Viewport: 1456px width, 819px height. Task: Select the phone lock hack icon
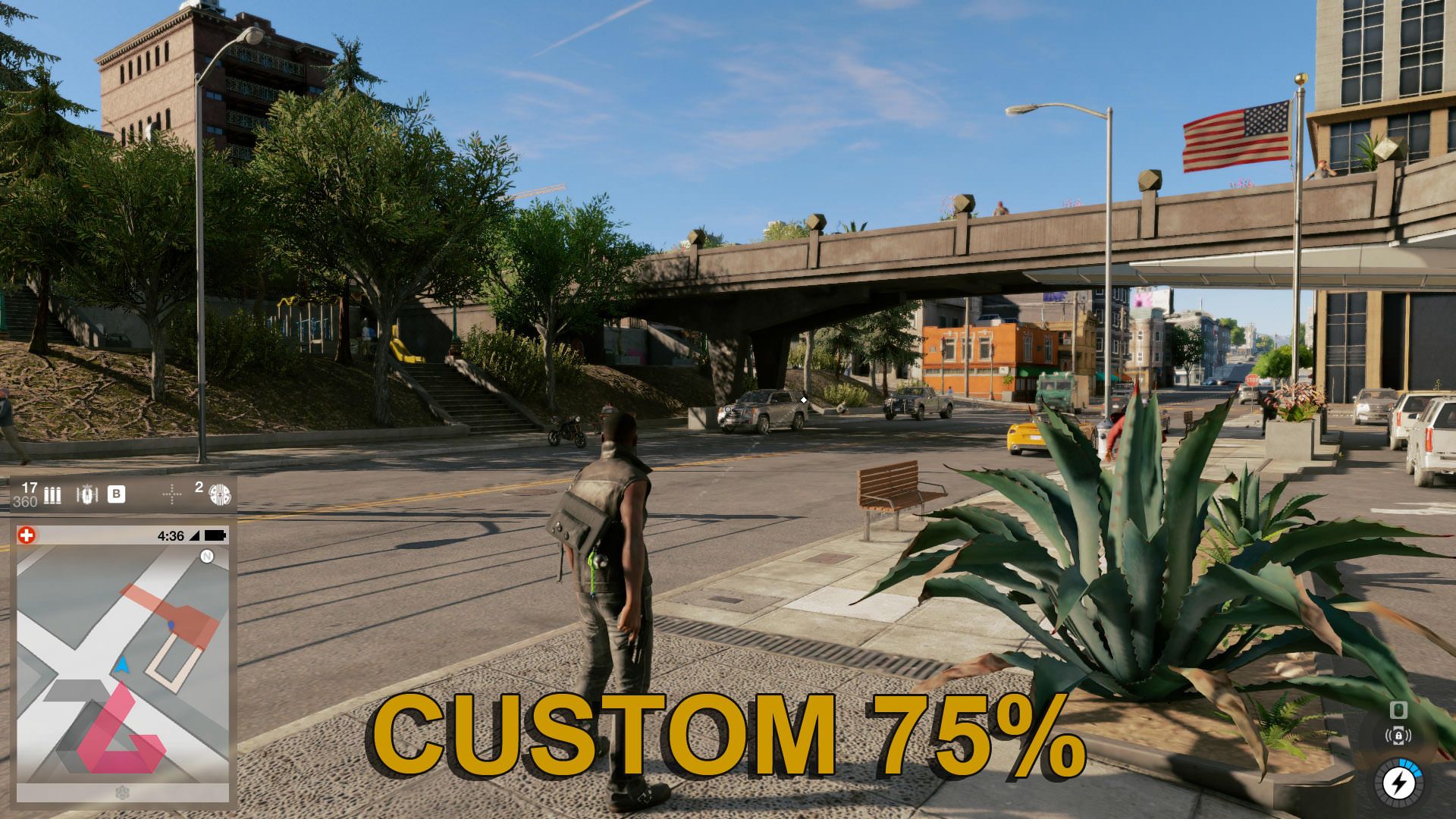click(x=1398, y=736)
